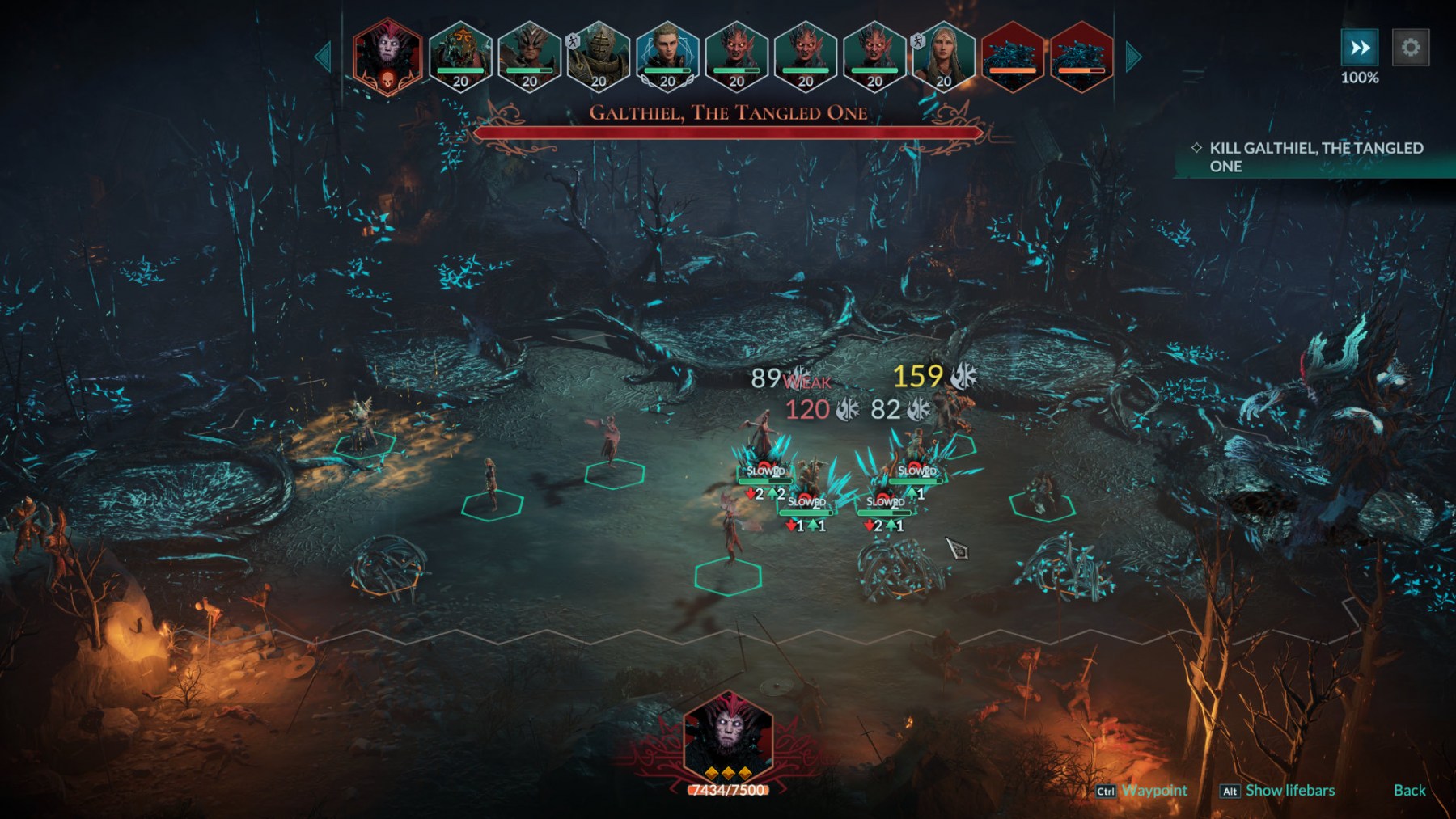Image resolution: width=1456 pixels, height=819 pixels.
Task: Select Galthiel's large portrait at bottom center
Action: (x=728, y=737)
